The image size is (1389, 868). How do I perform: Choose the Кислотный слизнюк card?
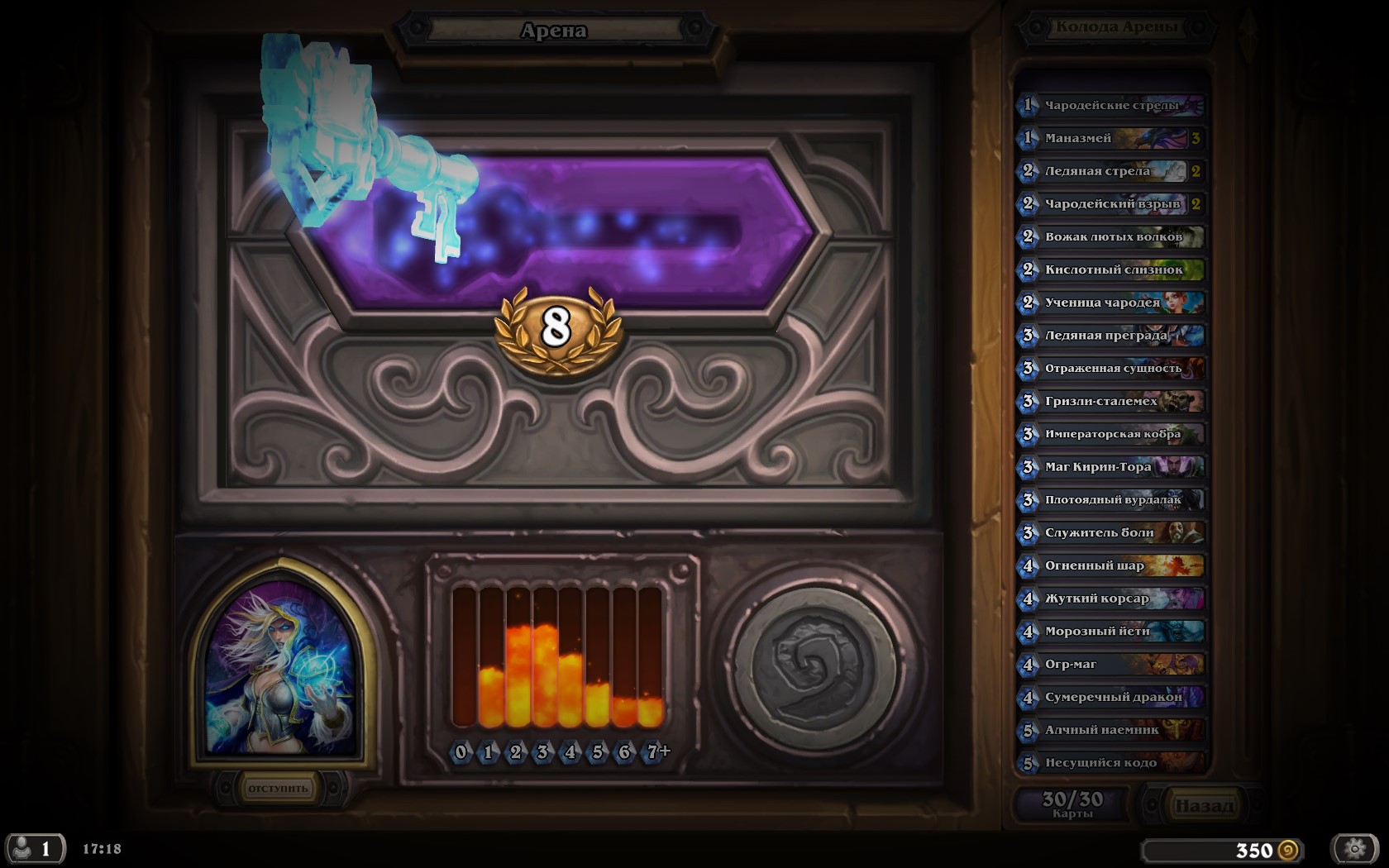[x=1110, y=269]
